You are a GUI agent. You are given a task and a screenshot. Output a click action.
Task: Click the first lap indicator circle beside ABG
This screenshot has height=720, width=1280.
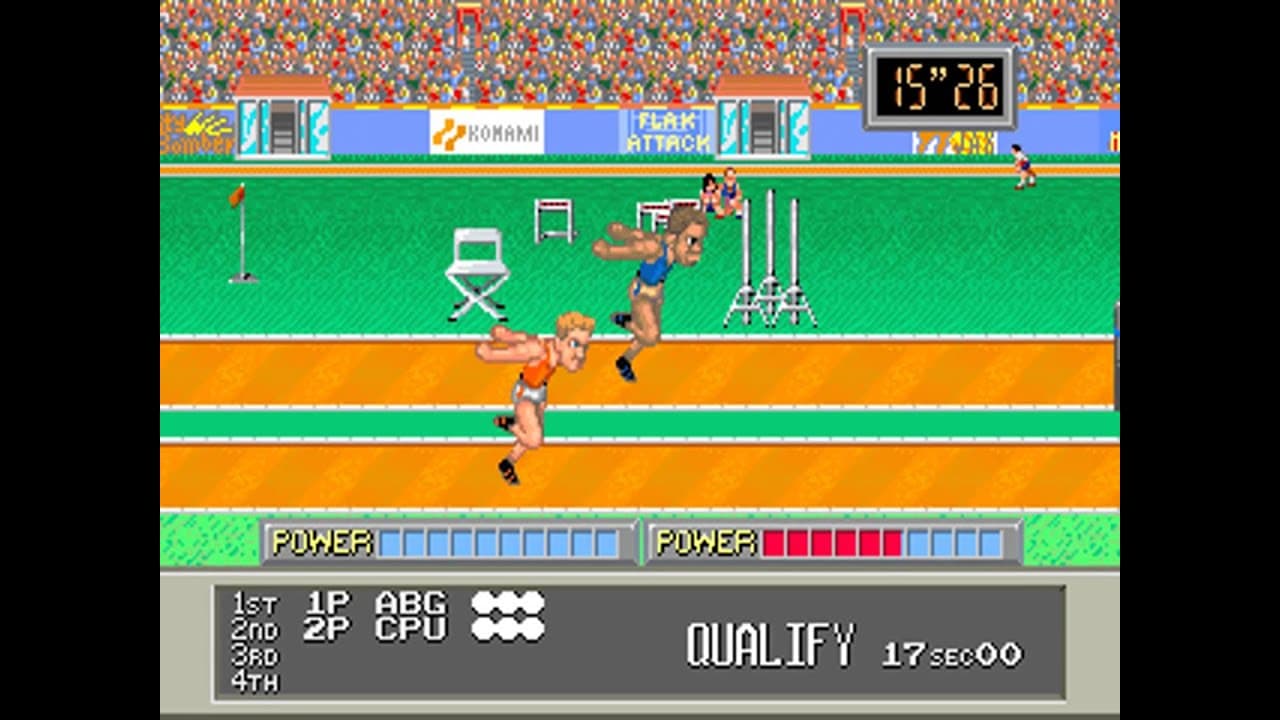pyautogui.click(x=484, y=602)
